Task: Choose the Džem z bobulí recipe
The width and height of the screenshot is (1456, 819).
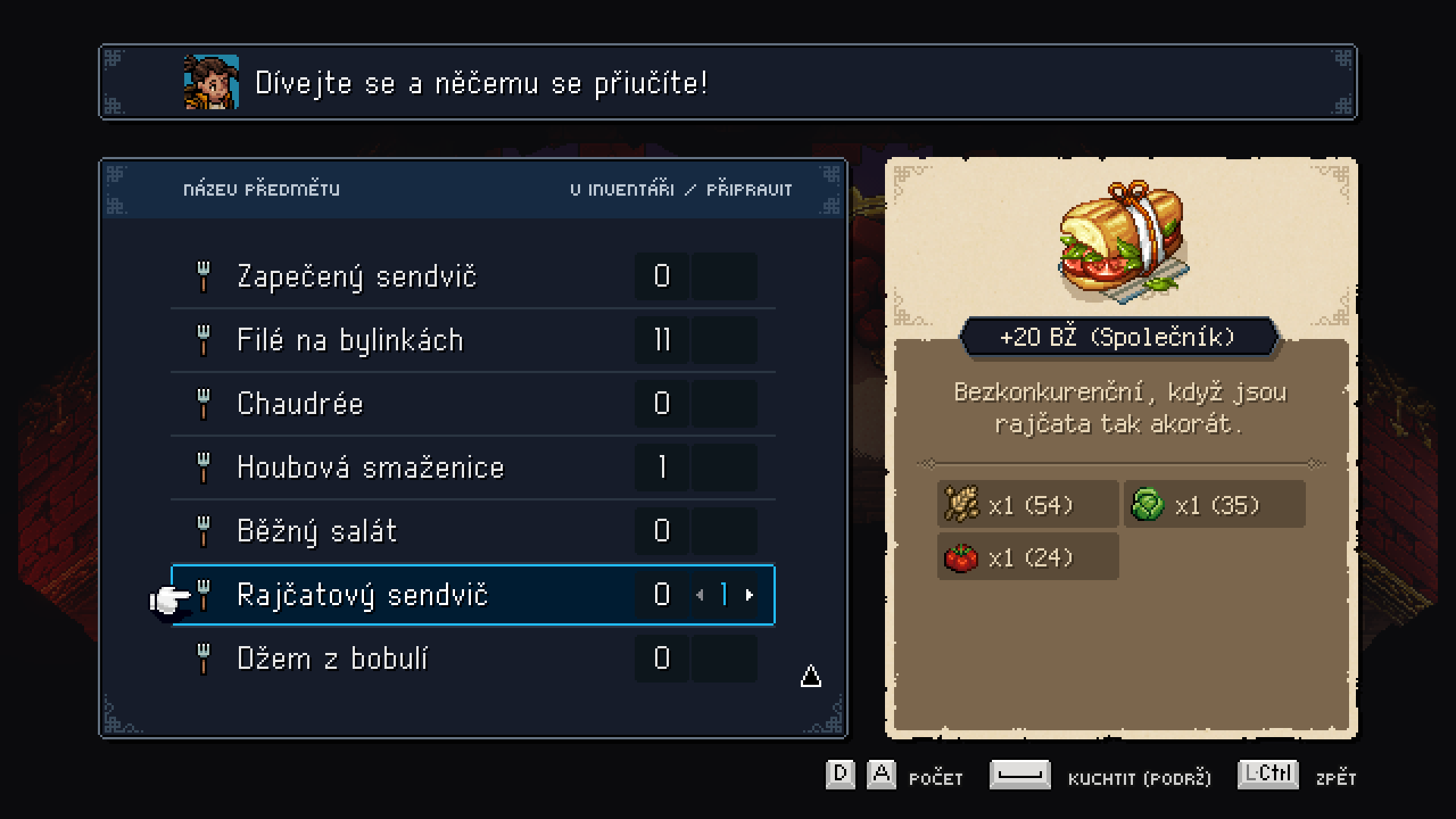Action: (332, 658)
